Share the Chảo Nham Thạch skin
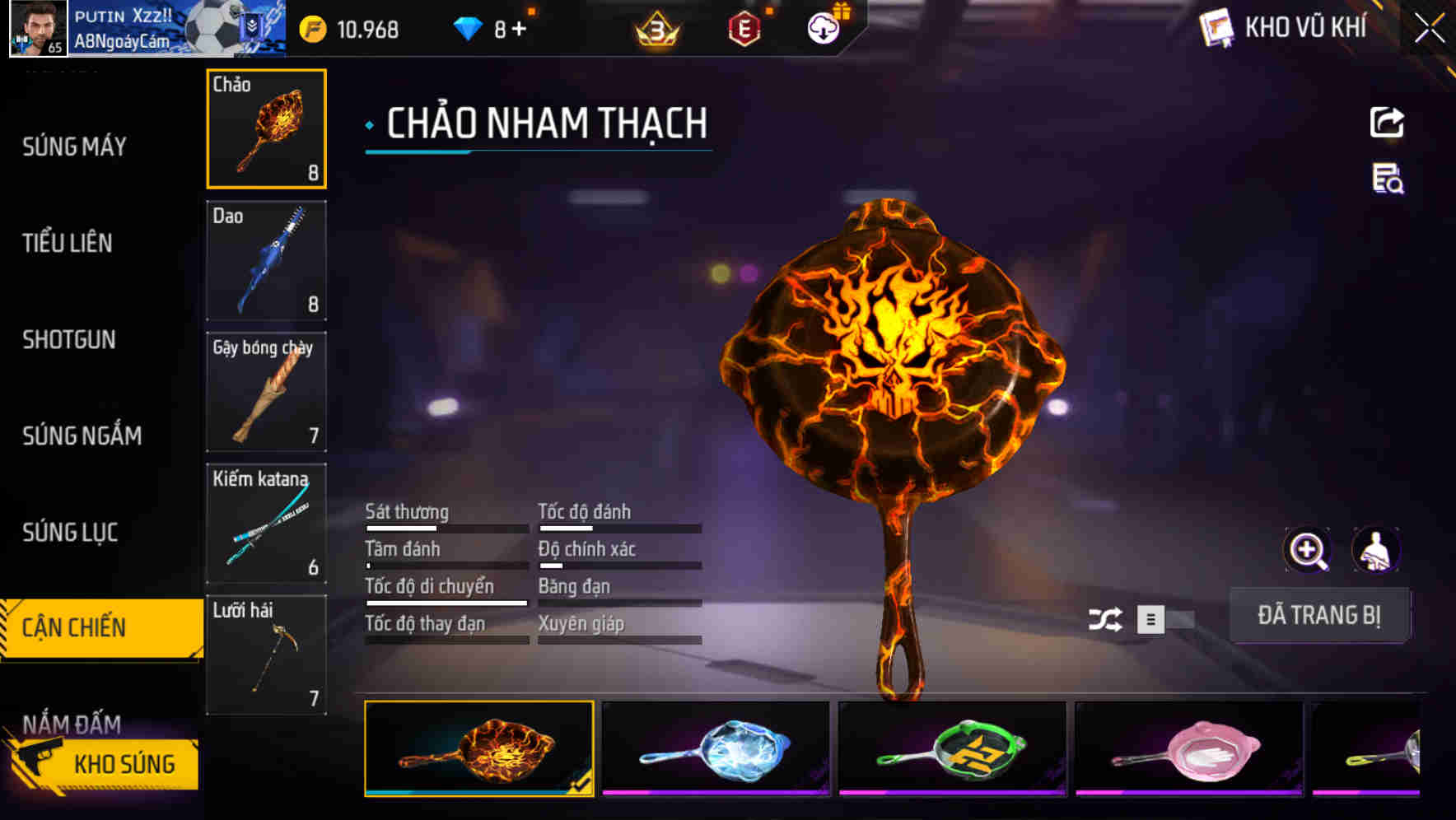The width and height of the screenshot is (1456, 820). 1387,122
